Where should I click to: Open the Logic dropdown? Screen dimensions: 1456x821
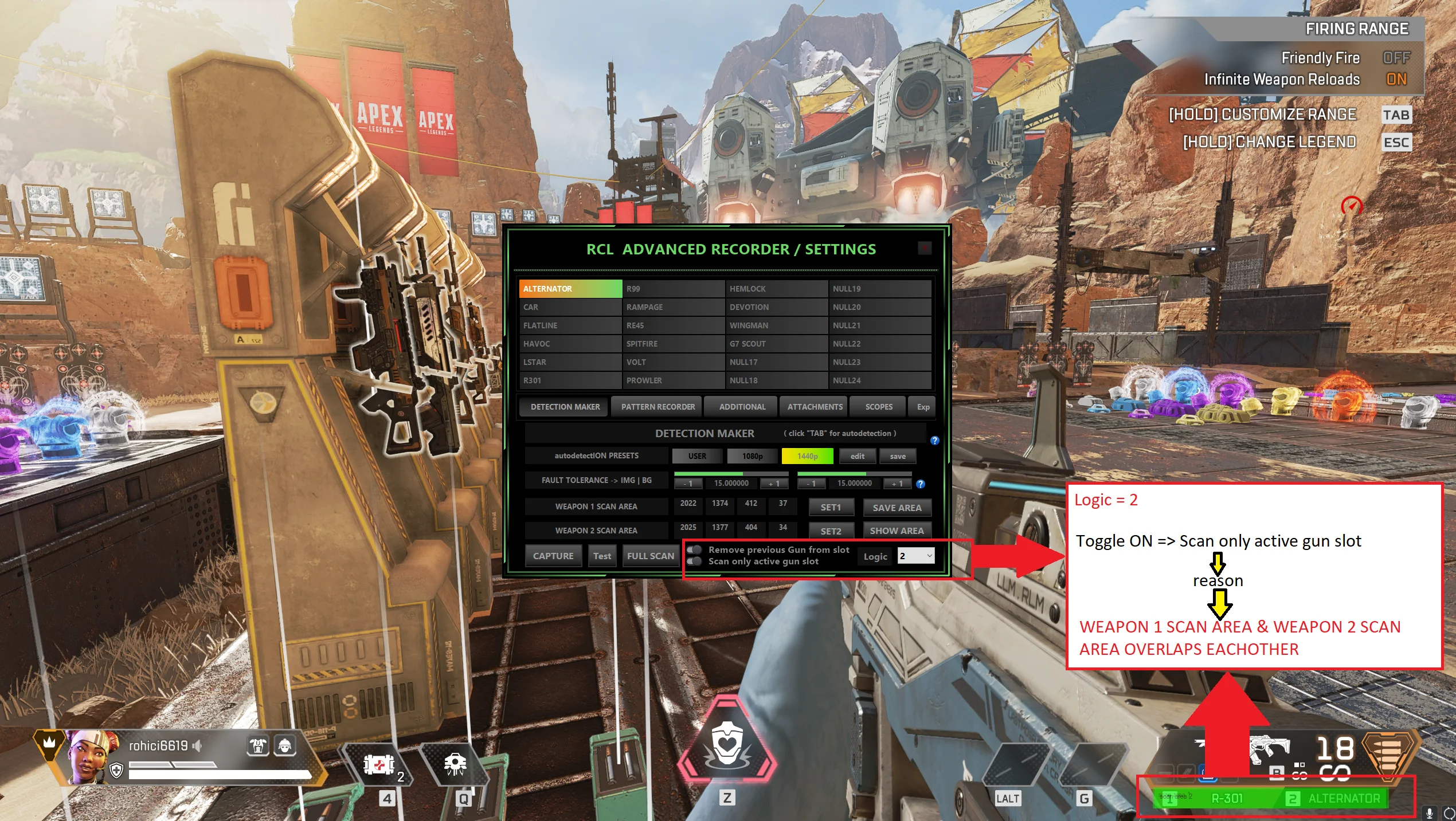[915, 556]
